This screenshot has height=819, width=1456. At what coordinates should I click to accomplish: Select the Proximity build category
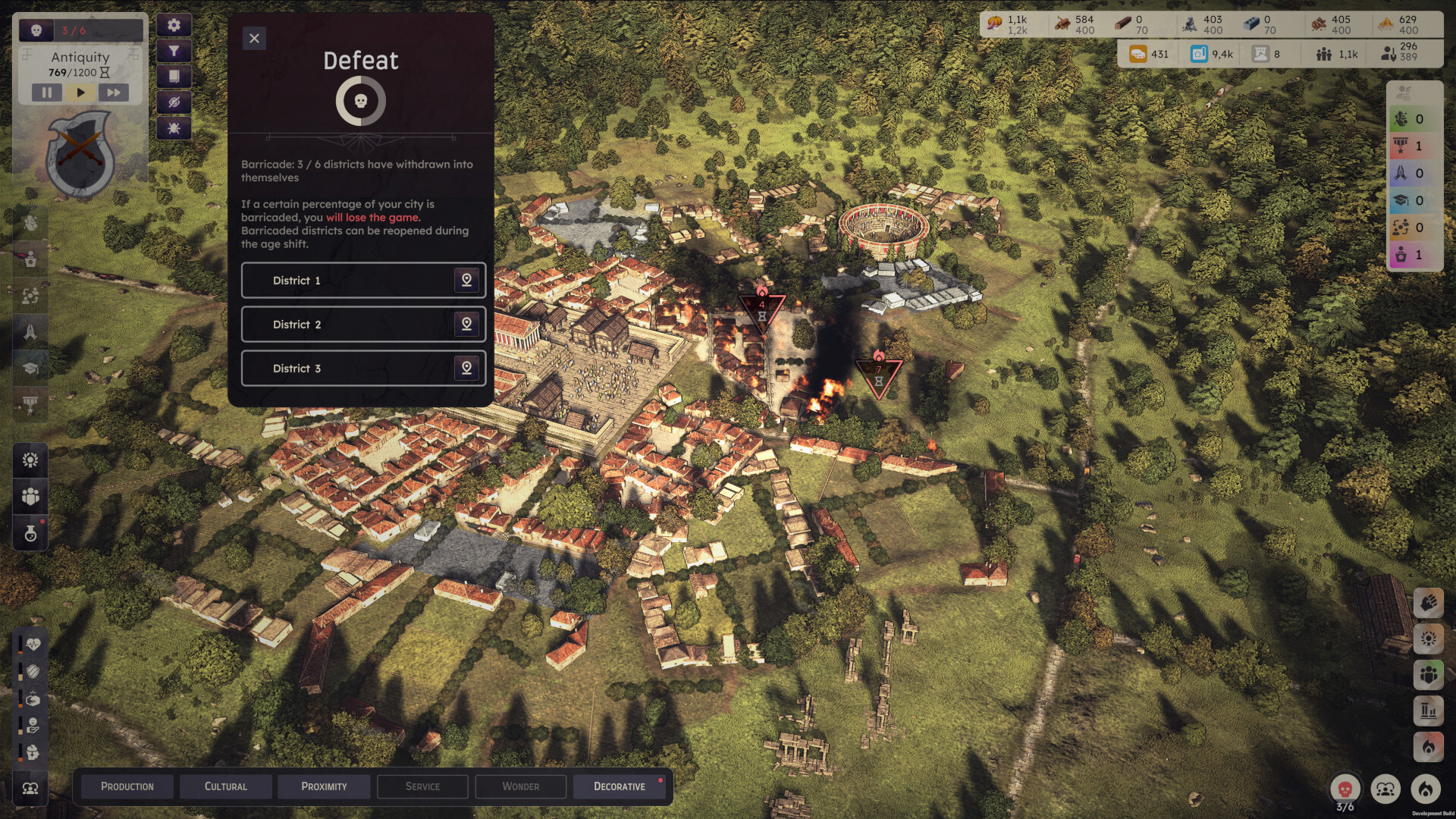(x=324, y=786)
